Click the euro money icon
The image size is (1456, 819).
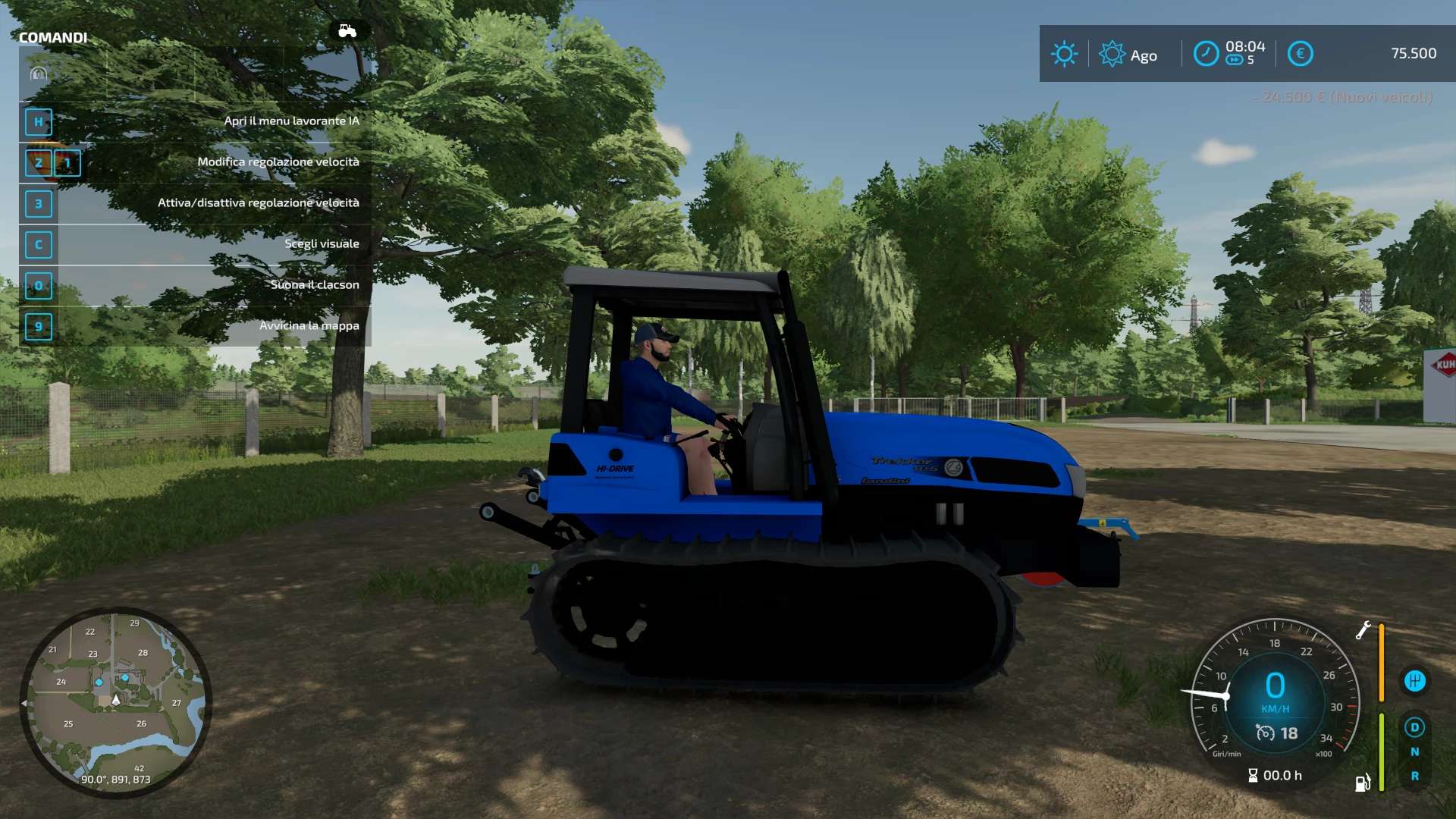click(x=1300, y=54)
